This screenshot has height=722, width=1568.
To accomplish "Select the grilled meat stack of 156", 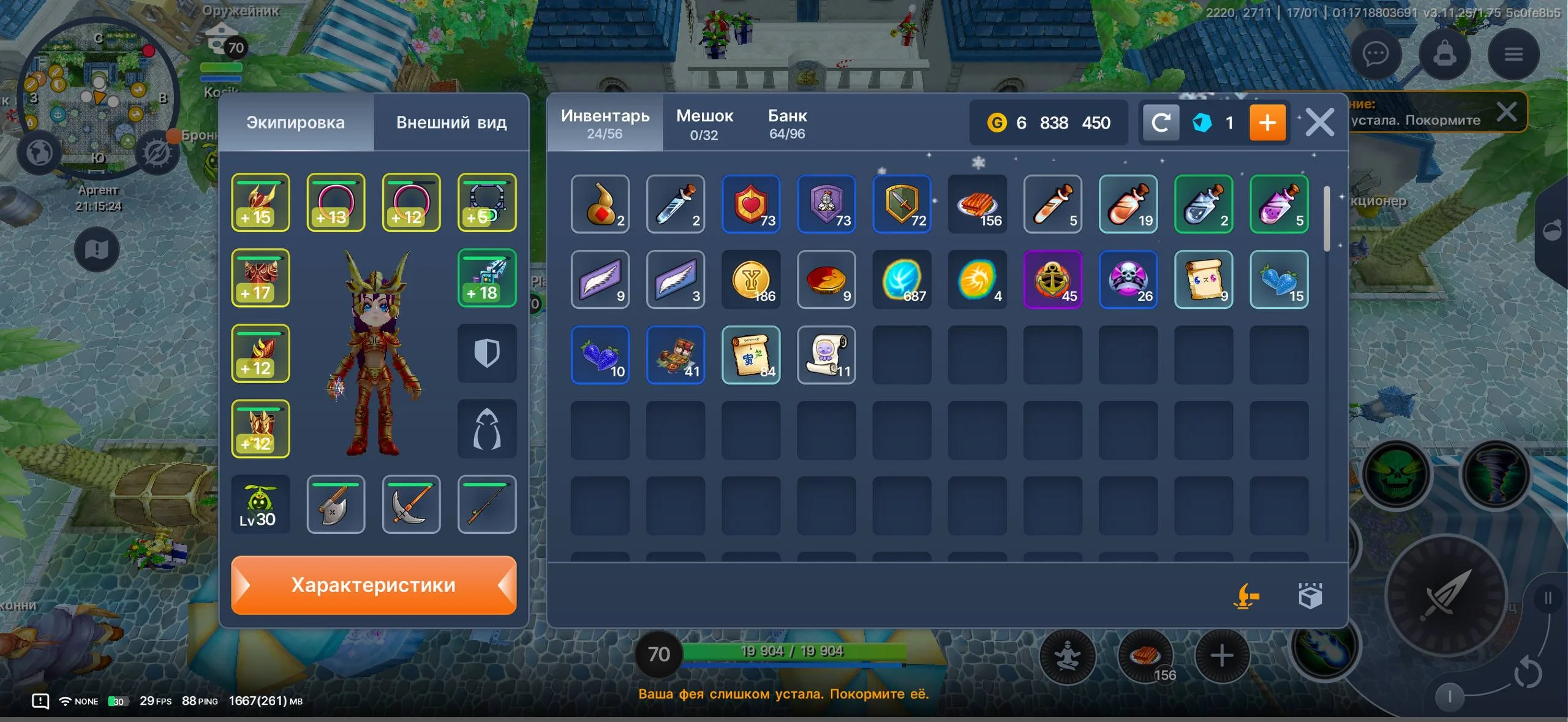I will pos(977,204).
